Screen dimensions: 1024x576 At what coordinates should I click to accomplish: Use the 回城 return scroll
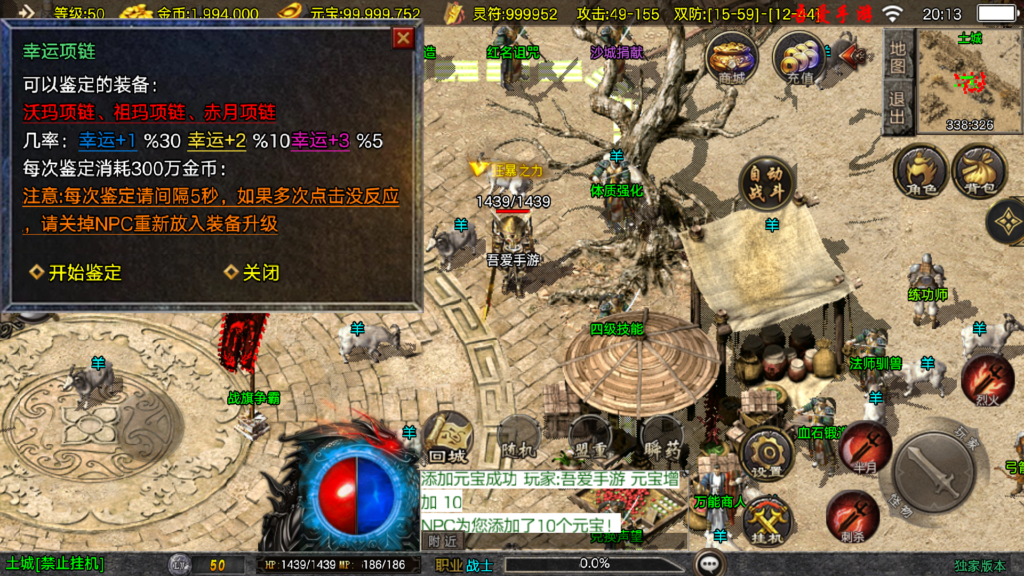447,438
